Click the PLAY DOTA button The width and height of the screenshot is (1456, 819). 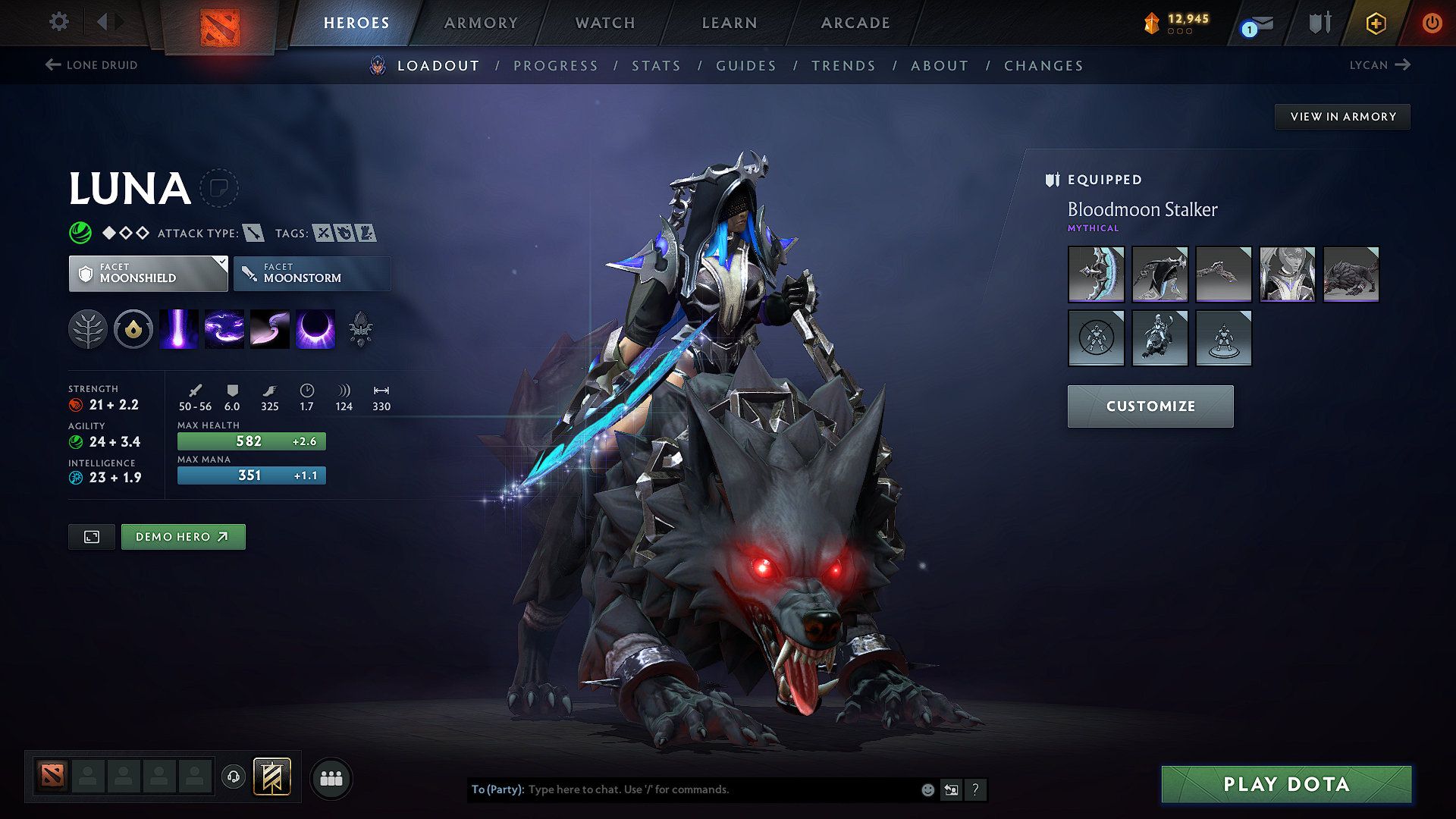click(1285, 784)
